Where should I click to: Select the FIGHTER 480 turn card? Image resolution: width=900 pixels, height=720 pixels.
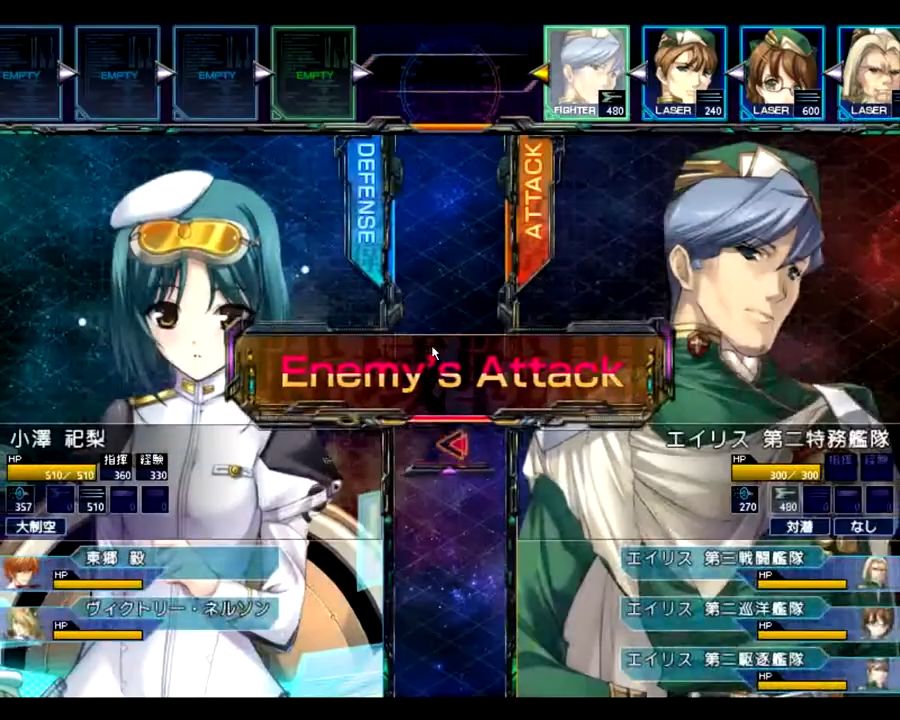(x=587, y=72)
